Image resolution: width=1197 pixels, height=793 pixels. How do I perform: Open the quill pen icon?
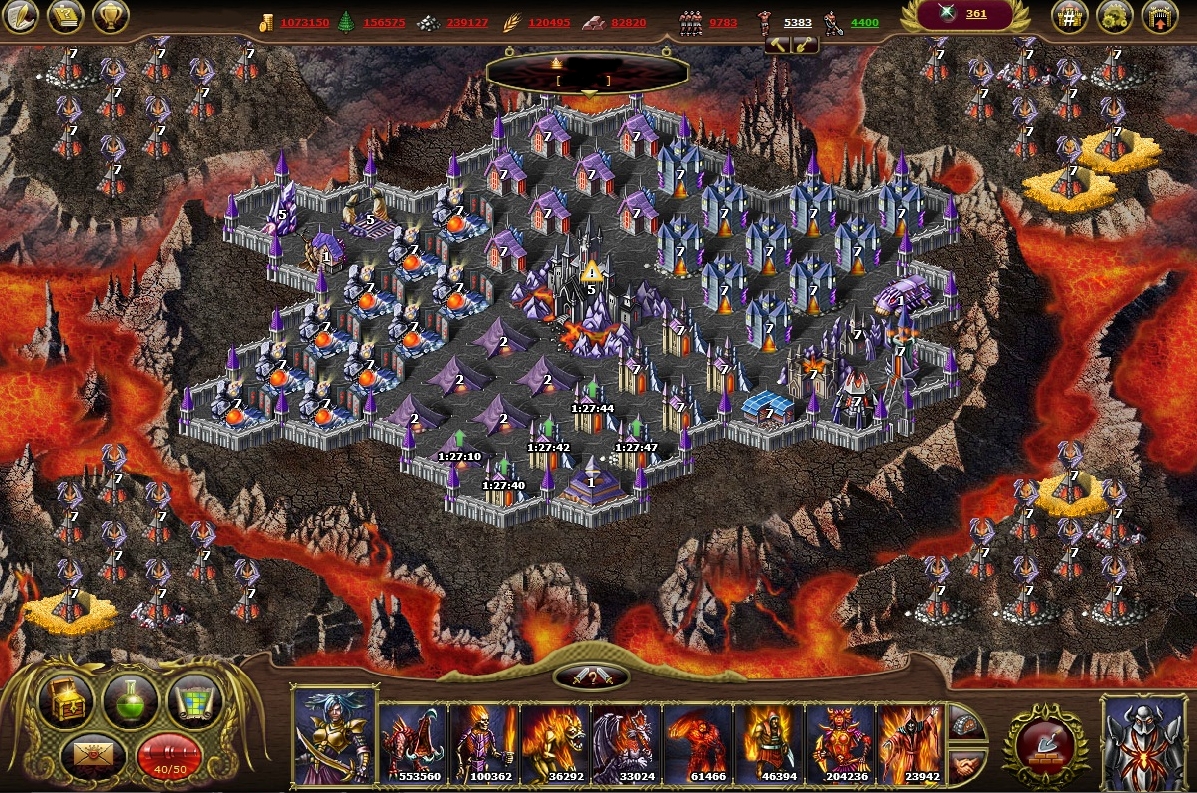21,15
